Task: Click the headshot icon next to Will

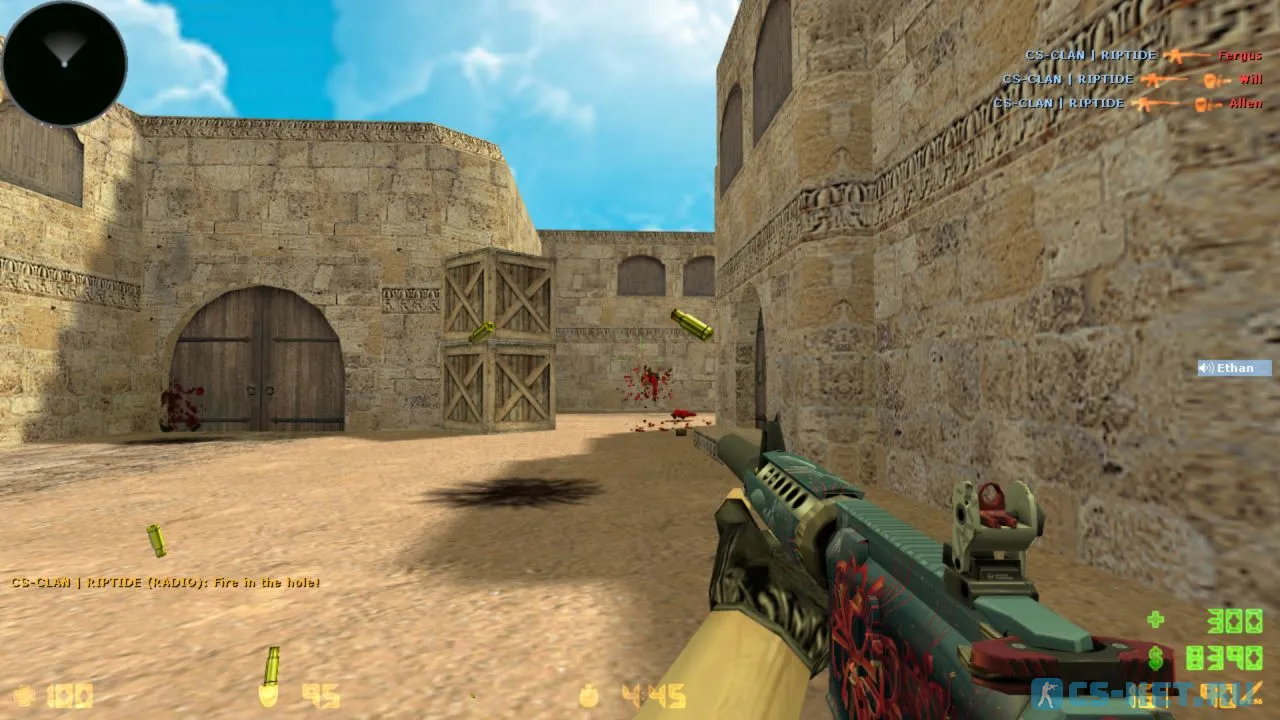Action: [1210, 79]
